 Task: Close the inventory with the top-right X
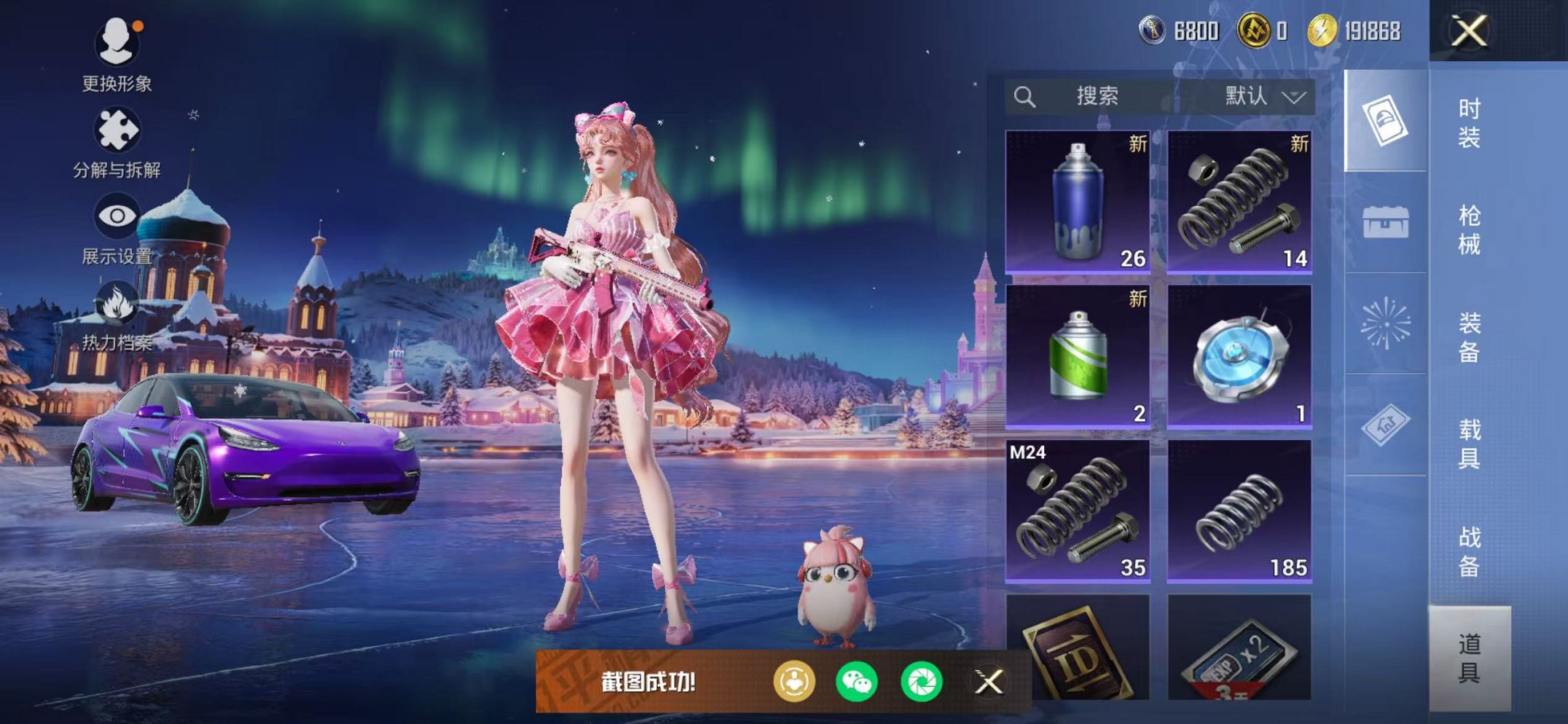tap(1468, 31)
